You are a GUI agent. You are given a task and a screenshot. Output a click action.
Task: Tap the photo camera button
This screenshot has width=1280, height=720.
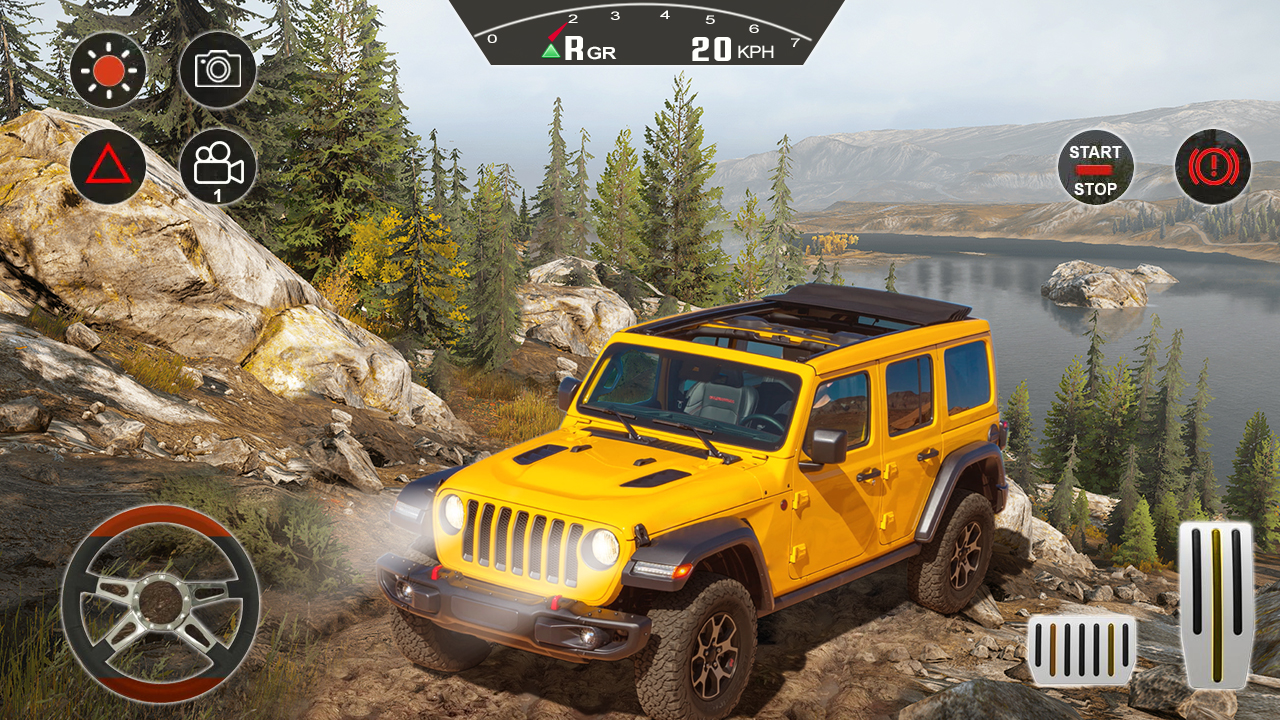click(x=218, y=69)
